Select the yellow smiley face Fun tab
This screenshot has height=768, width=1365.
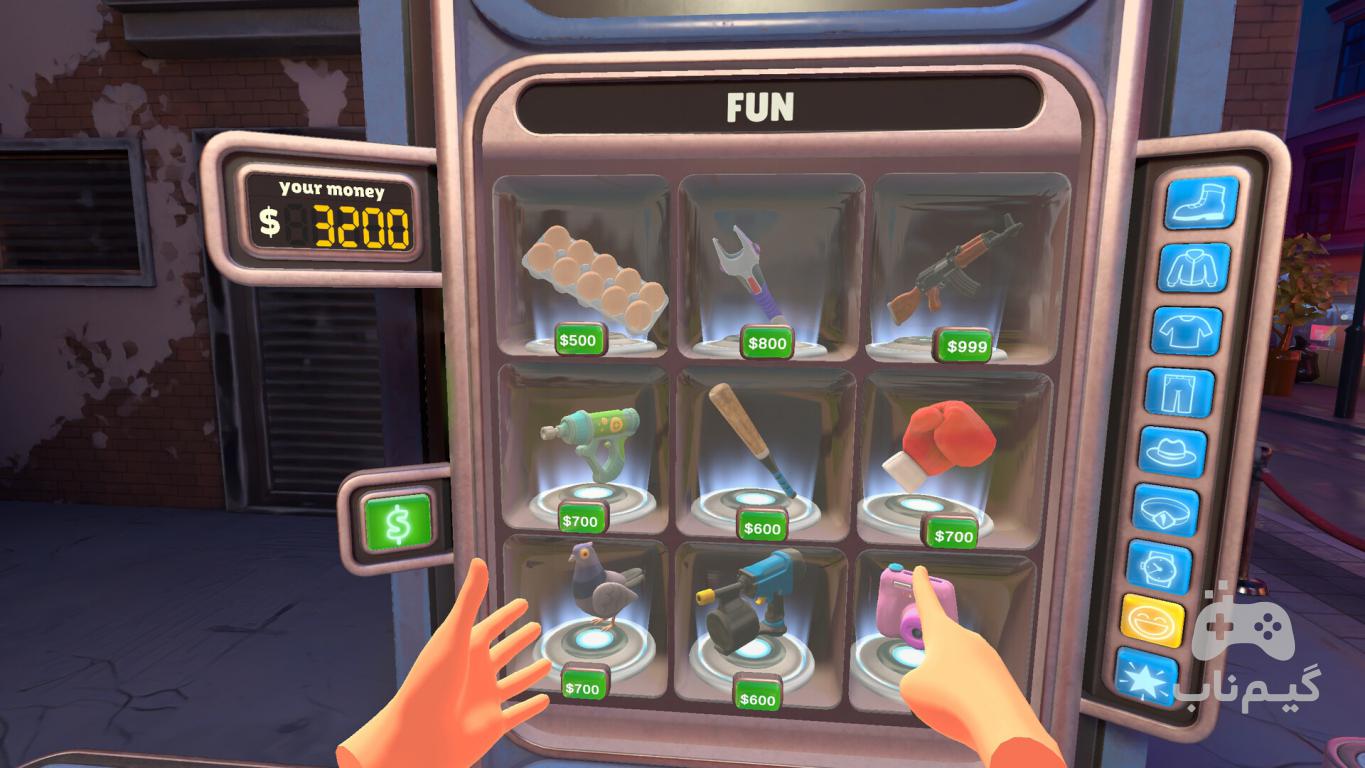[1152, 621]
